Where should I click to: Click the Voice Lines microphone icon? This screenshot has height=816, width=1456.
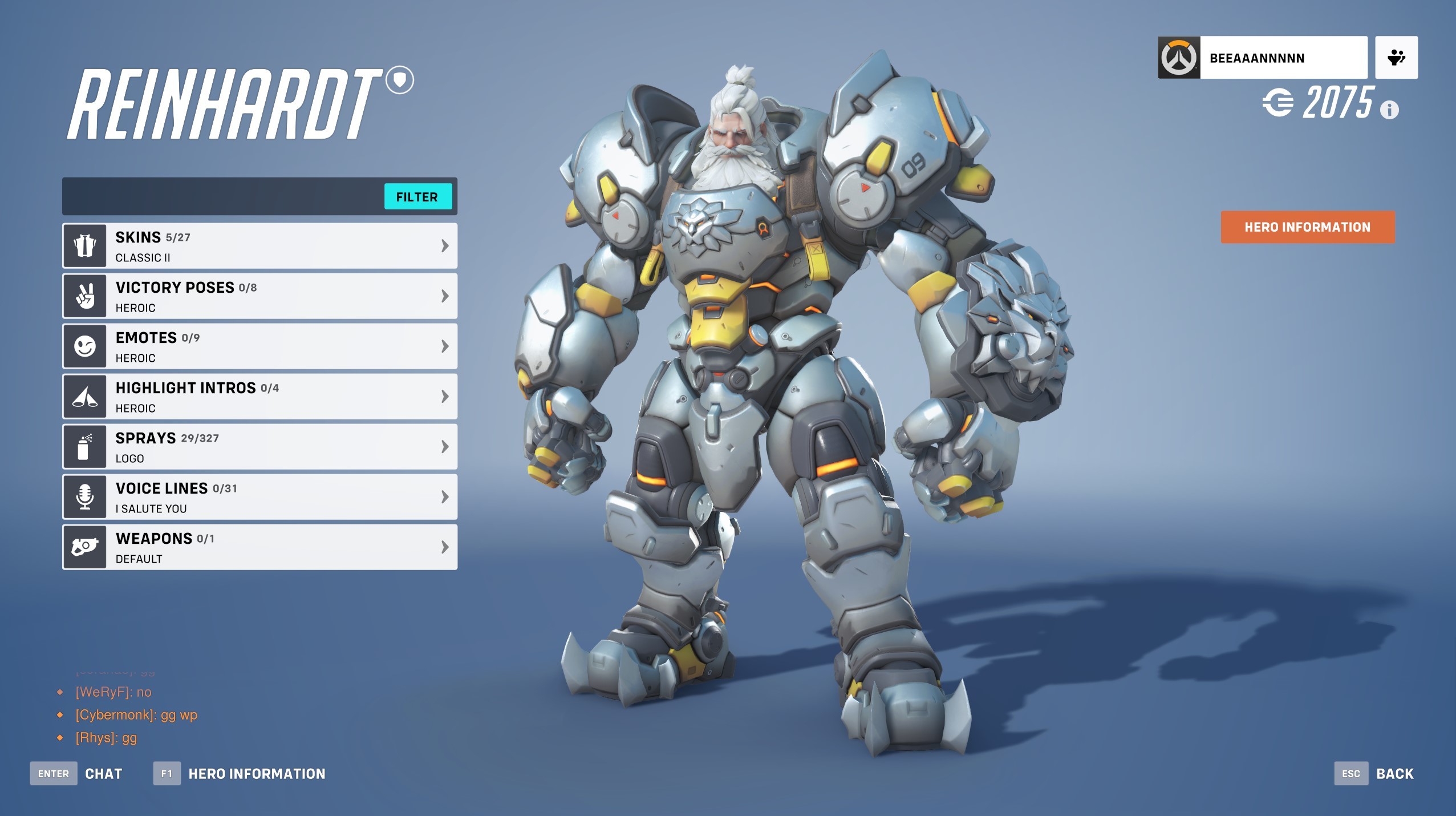84,496
